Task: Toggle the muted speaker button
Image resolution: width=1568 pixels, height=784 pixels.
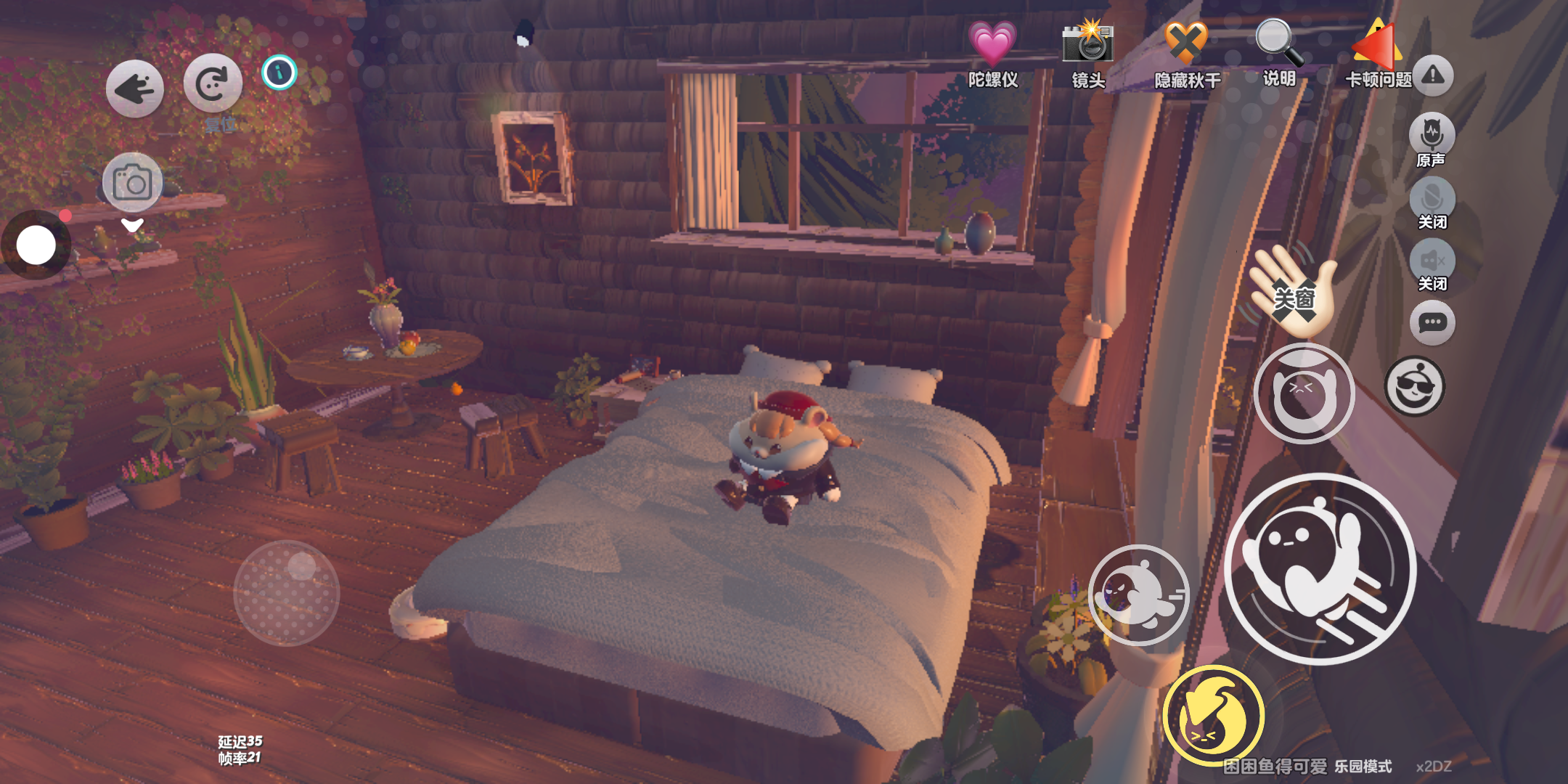Action: pos(1432,261)
